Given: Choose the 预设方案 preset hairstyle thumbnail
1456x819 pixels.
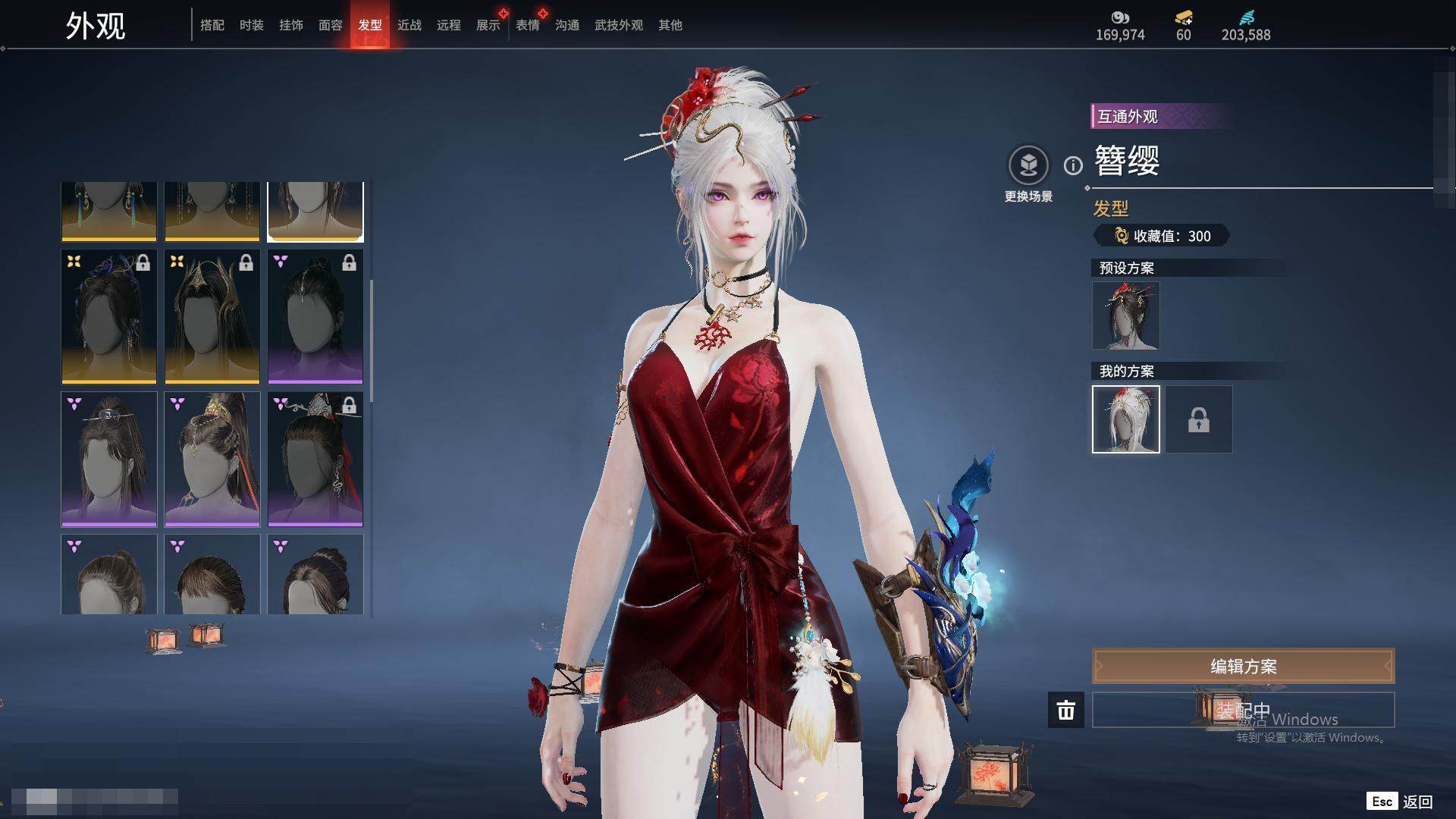Looking at the screenshot, I should 1126,315.
